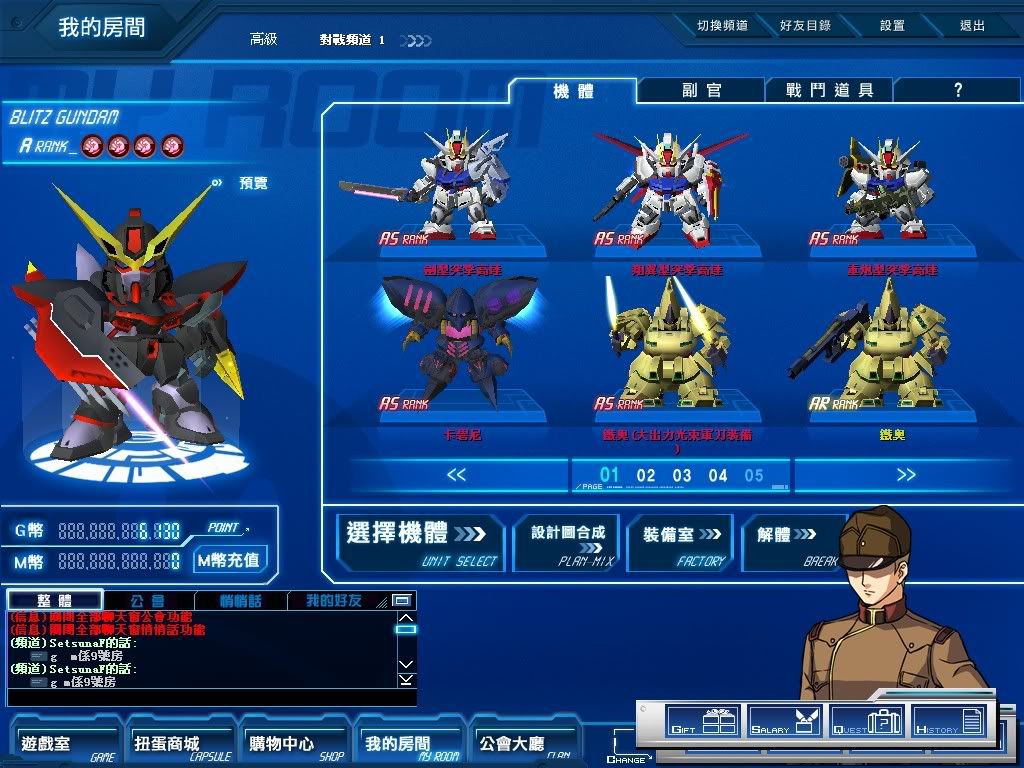Open the 設置 settings menu
This screenshot has height=768, width=1024.
(x=892, y=26)
